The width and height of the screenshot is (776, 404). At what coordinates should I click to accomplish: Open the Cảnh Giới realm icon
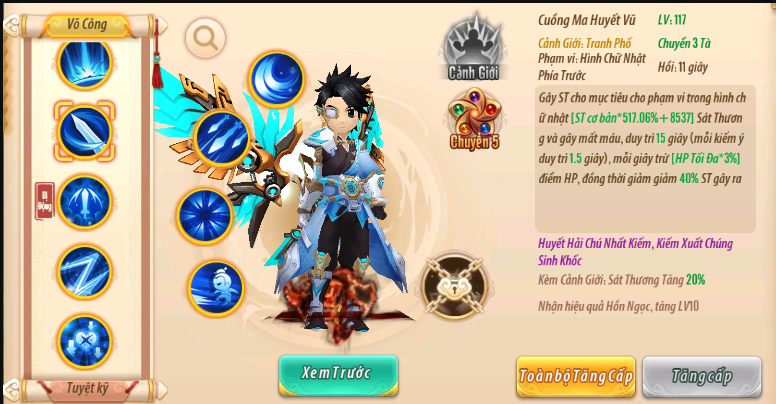coord(475,48)
